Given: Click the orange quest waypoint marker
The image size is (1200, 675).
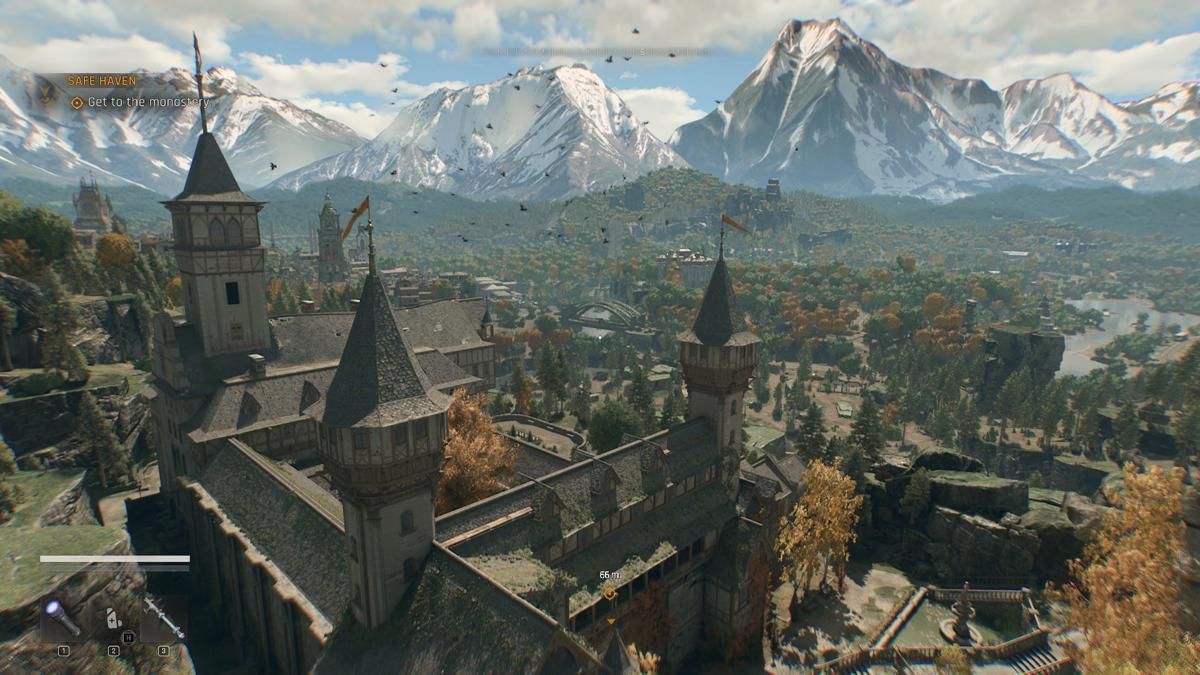Looking at the screenshot, I should coord(609,593).
